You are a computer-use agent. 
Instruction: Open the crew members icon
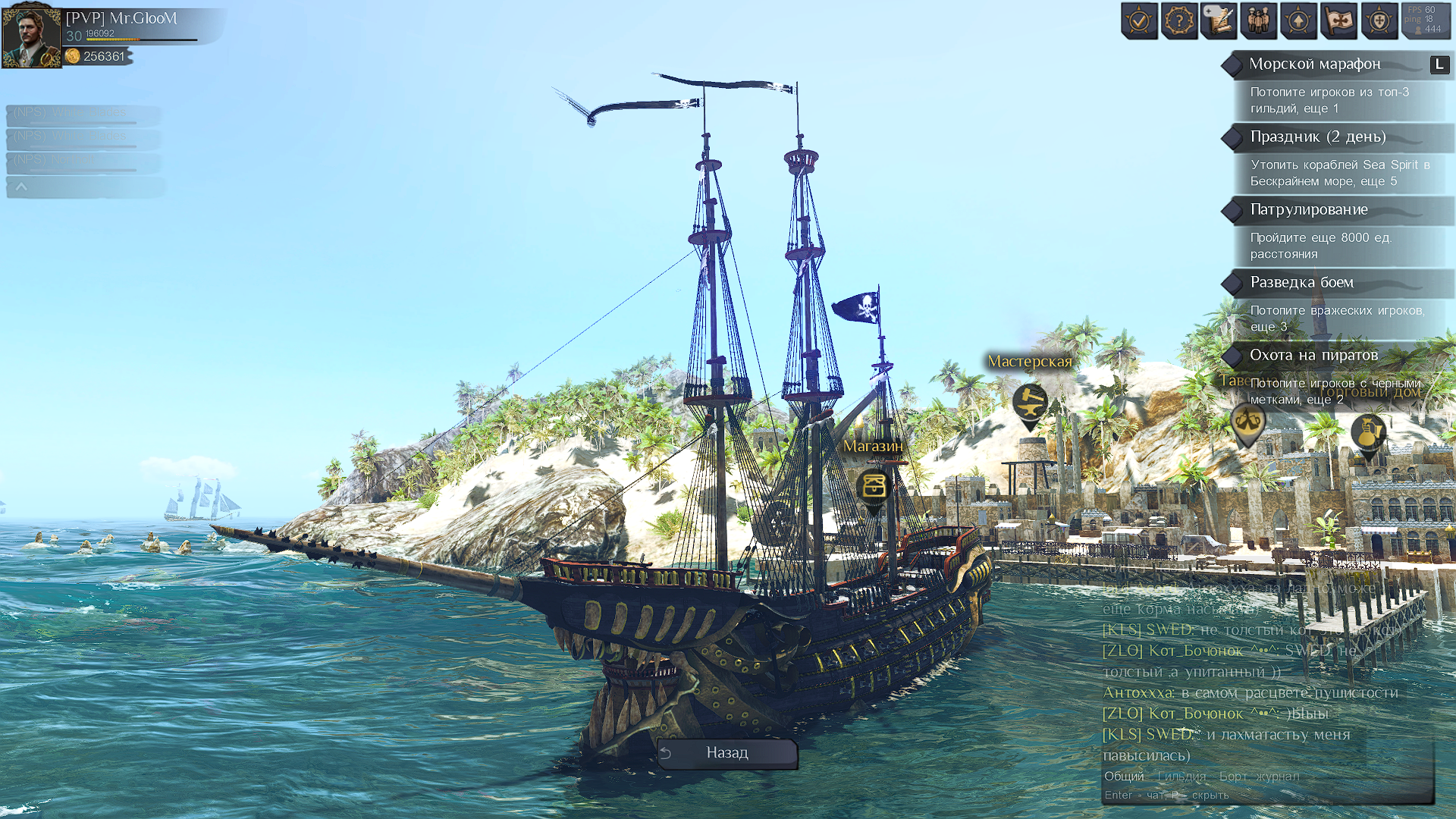click(1259, 20)
